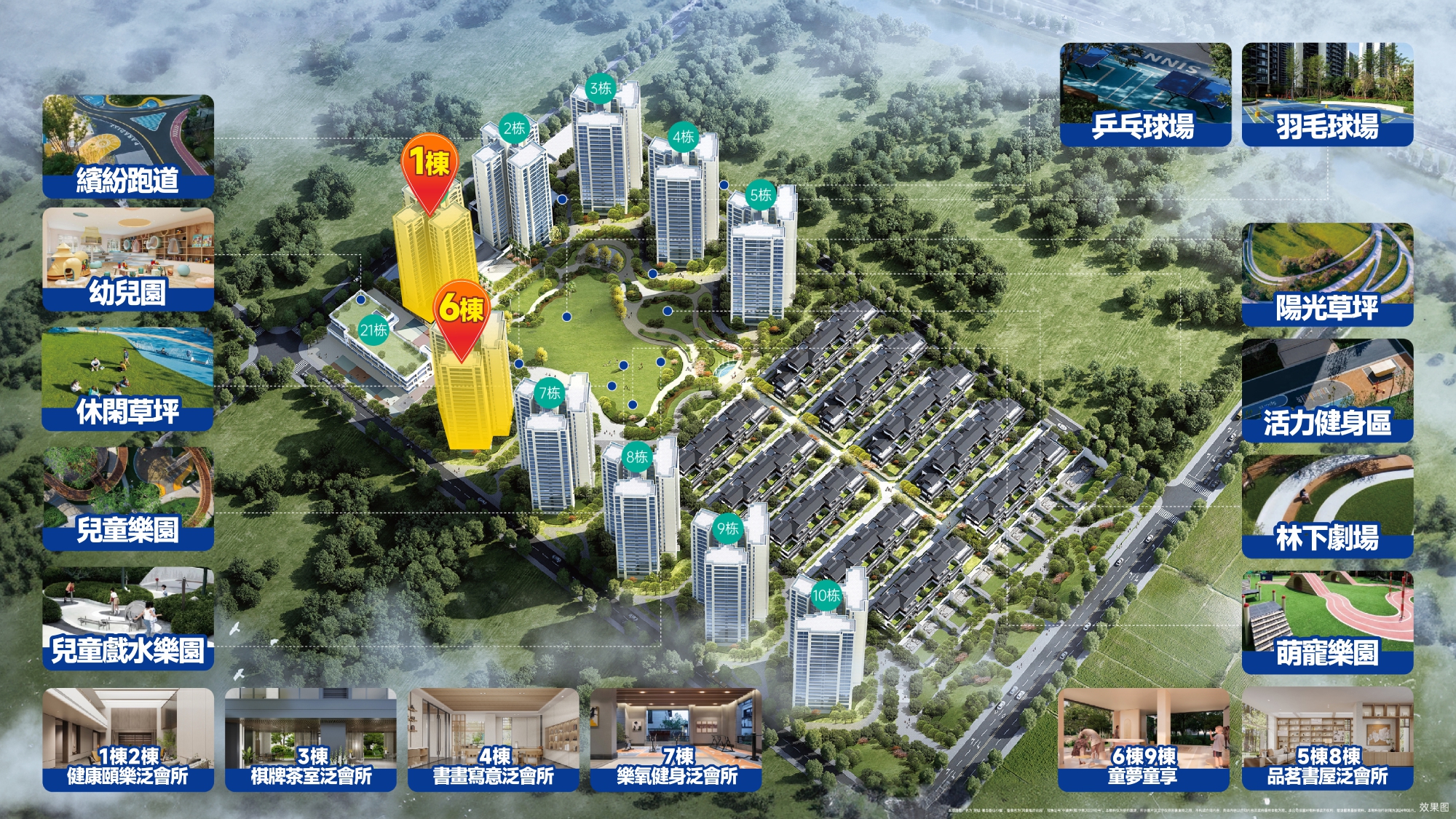The width and height of the screenshot is (1456, 819).
Task: Select the 乒乓球場 thumbnail
Action: [1145, 95]
